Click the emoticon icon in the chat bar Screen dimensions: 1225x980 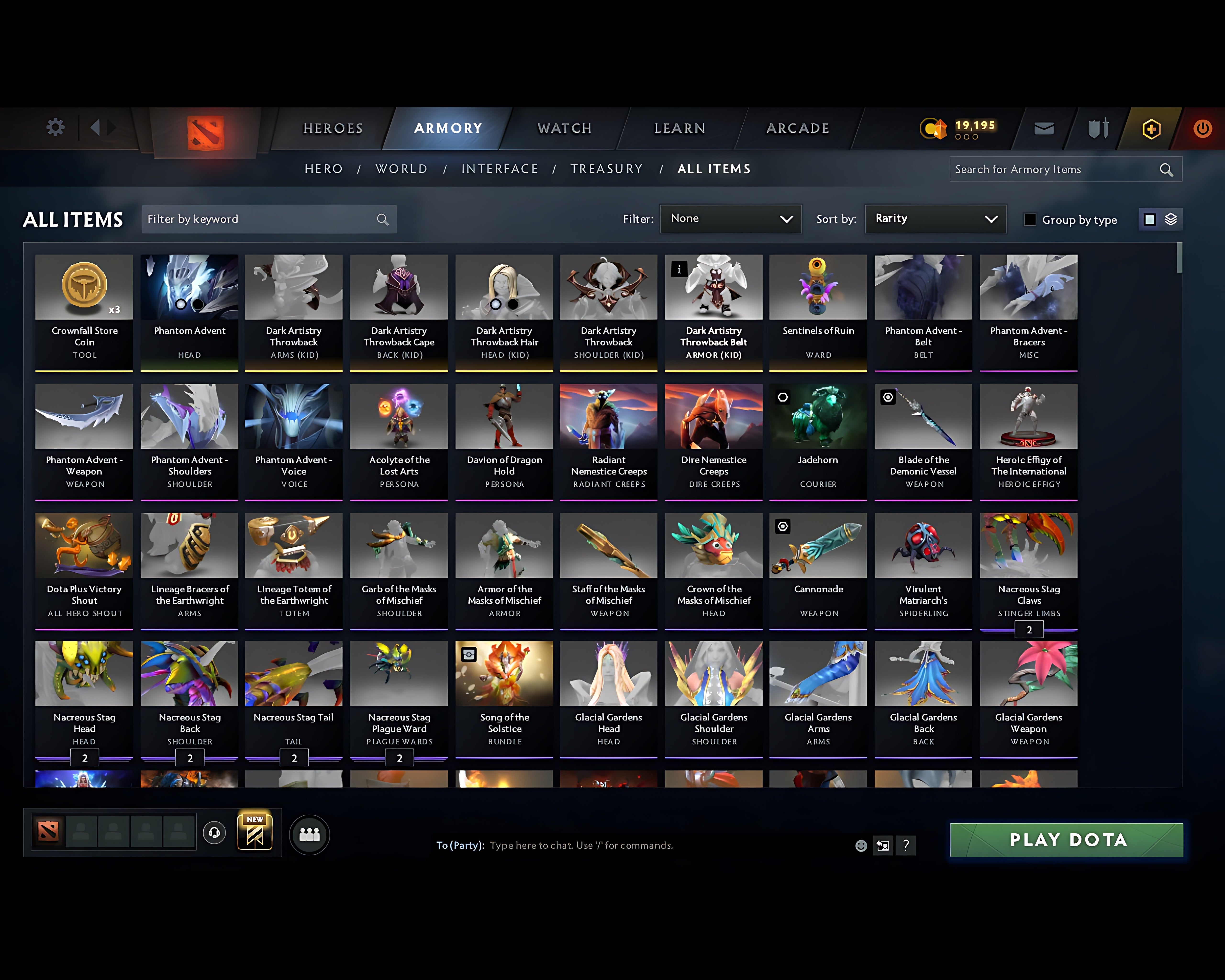pyautogui.click(x=861, y=845)
